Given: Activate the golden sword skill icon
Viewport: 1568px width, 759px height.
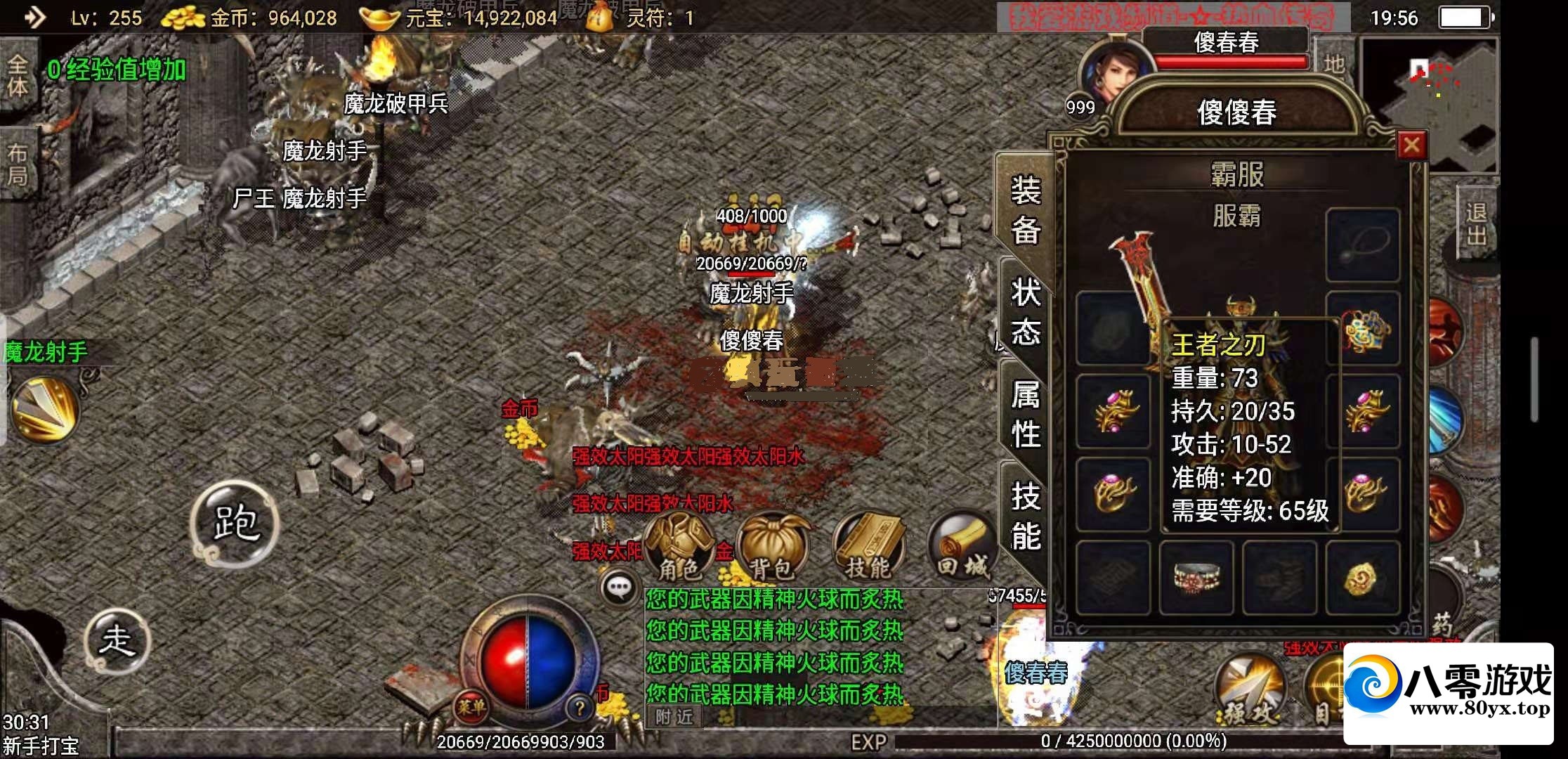Looking at the screenshot, I should [x=44, y=411].
